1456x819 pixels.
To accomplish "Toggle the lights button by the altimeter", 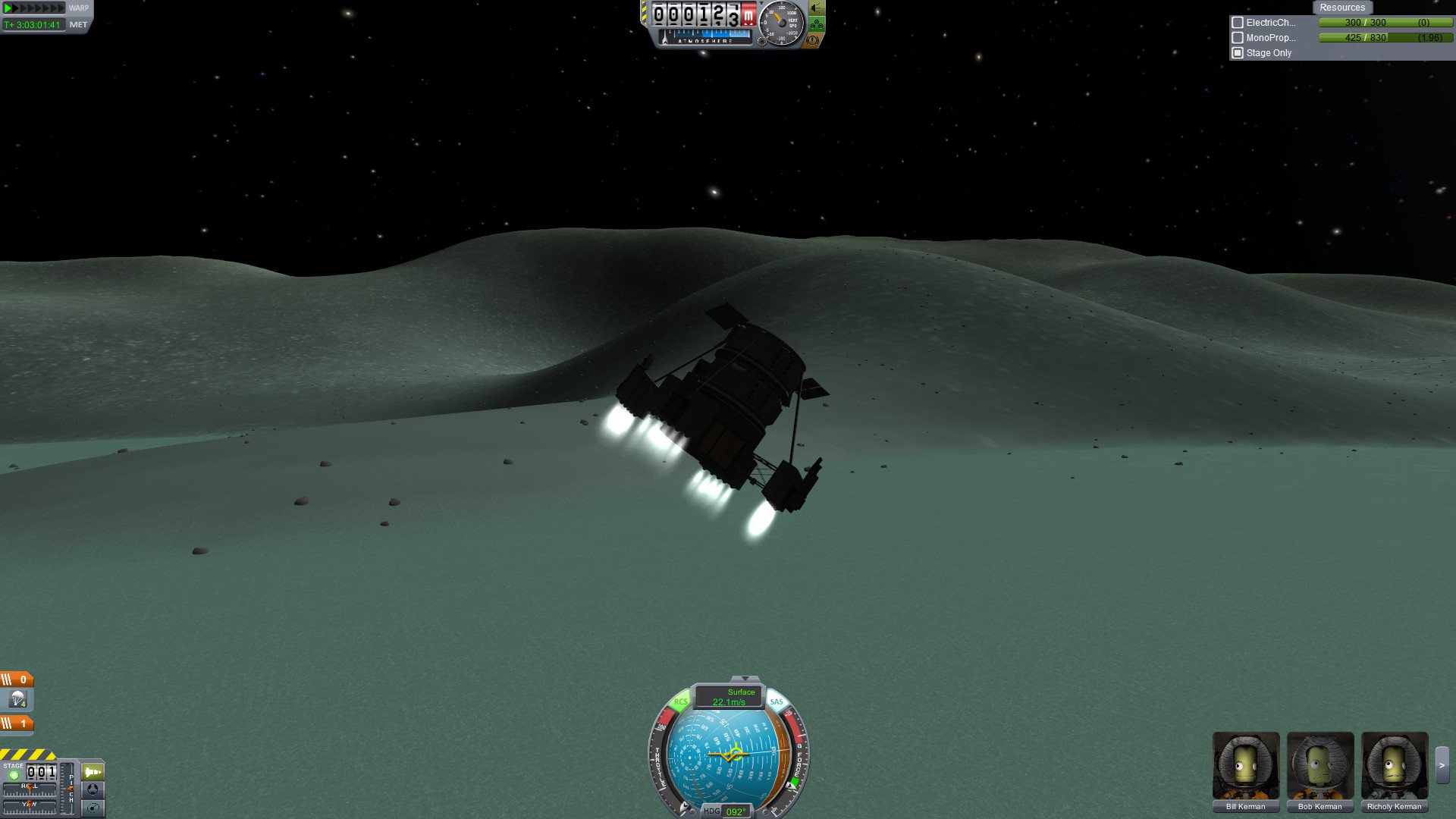I will [x=817, y=8].
